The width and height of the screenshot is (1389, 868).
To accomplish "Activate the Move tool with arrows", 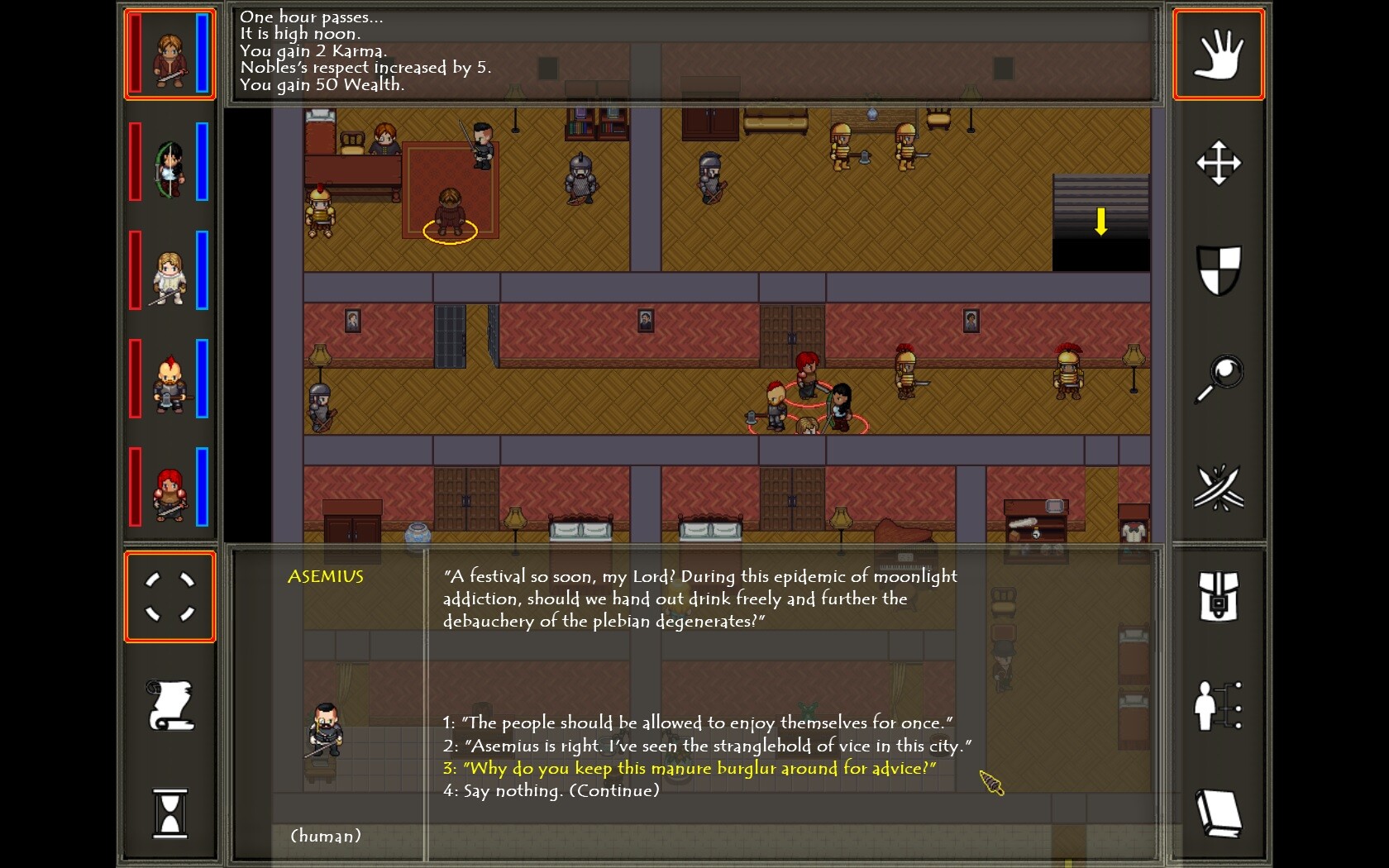I will point(1218,162).
